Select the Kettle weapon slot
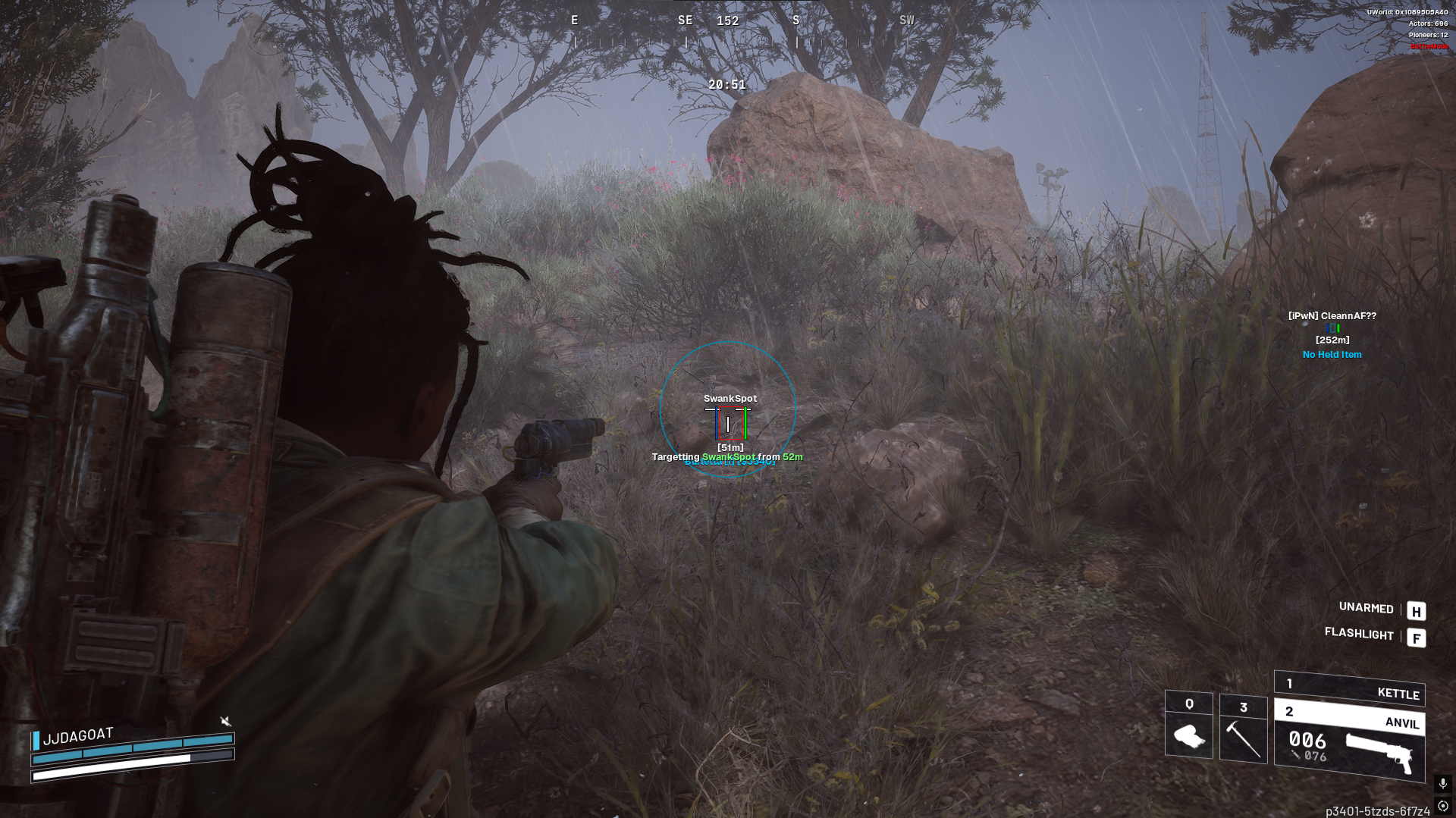The width and height of the screenshot is (1456, 818). [1349, 688]
